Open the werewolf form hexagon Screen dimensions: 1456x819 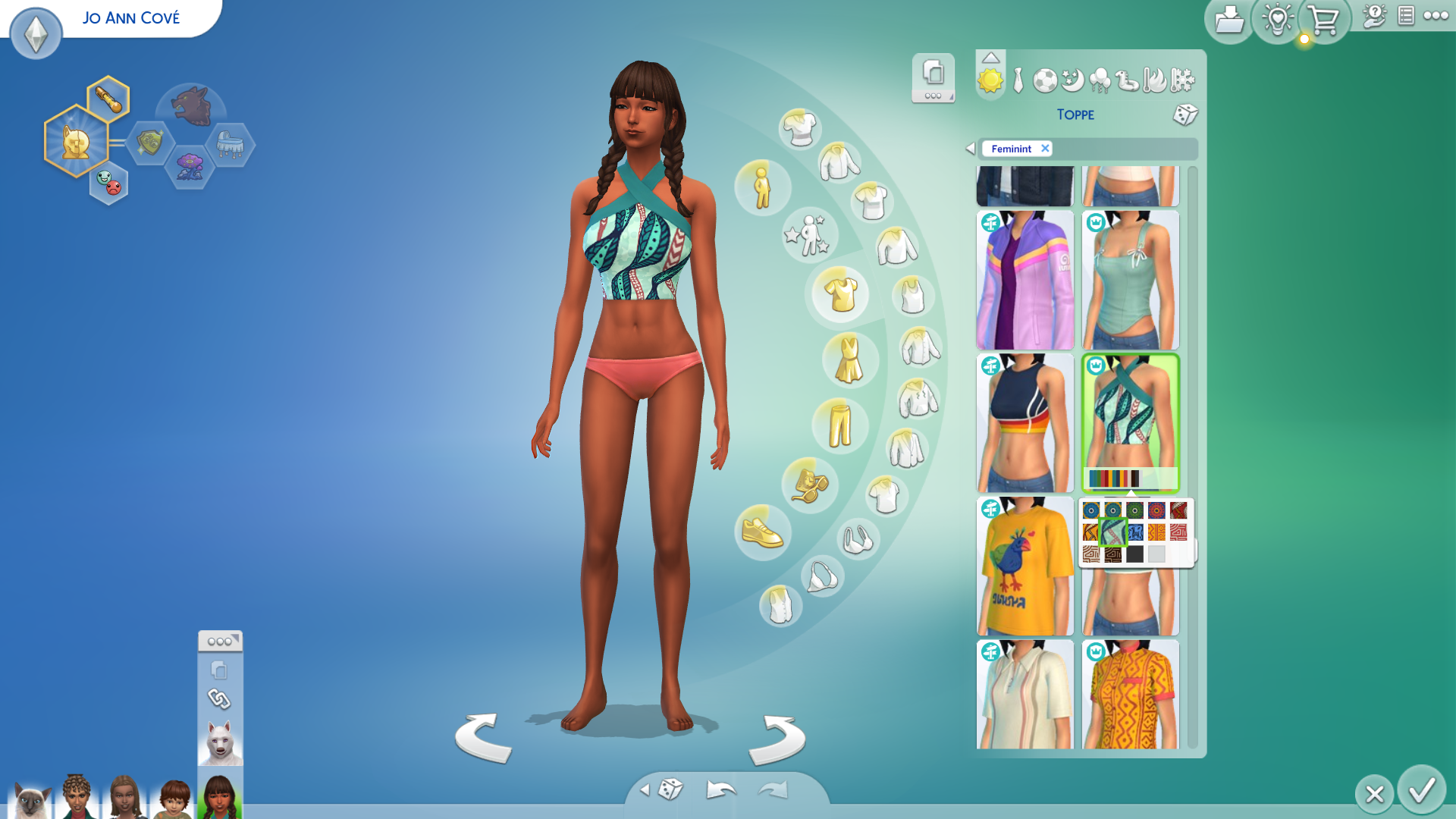(190, 106)
